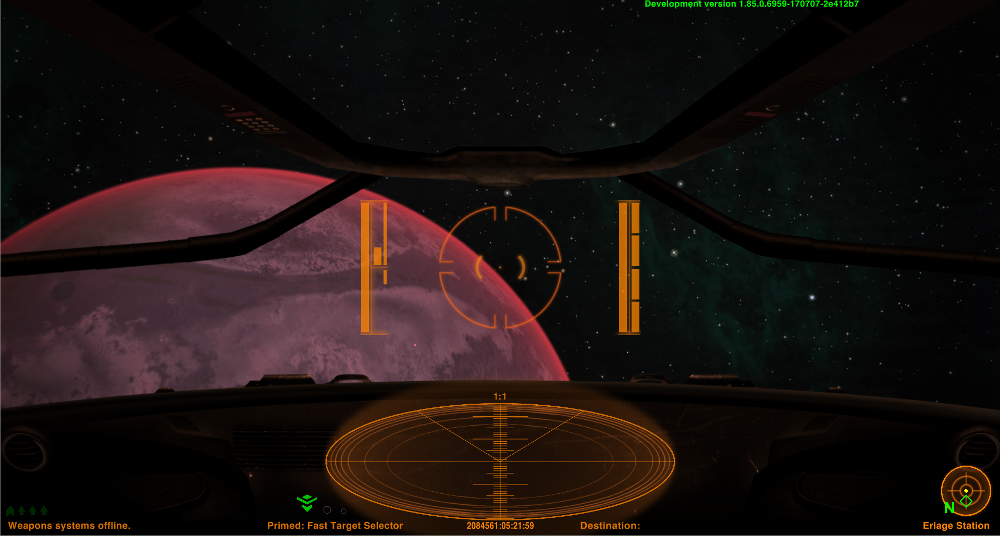1000x536 pixels.
Task: Select the circular compass above Erlage Station
Action: coord(965,491)
